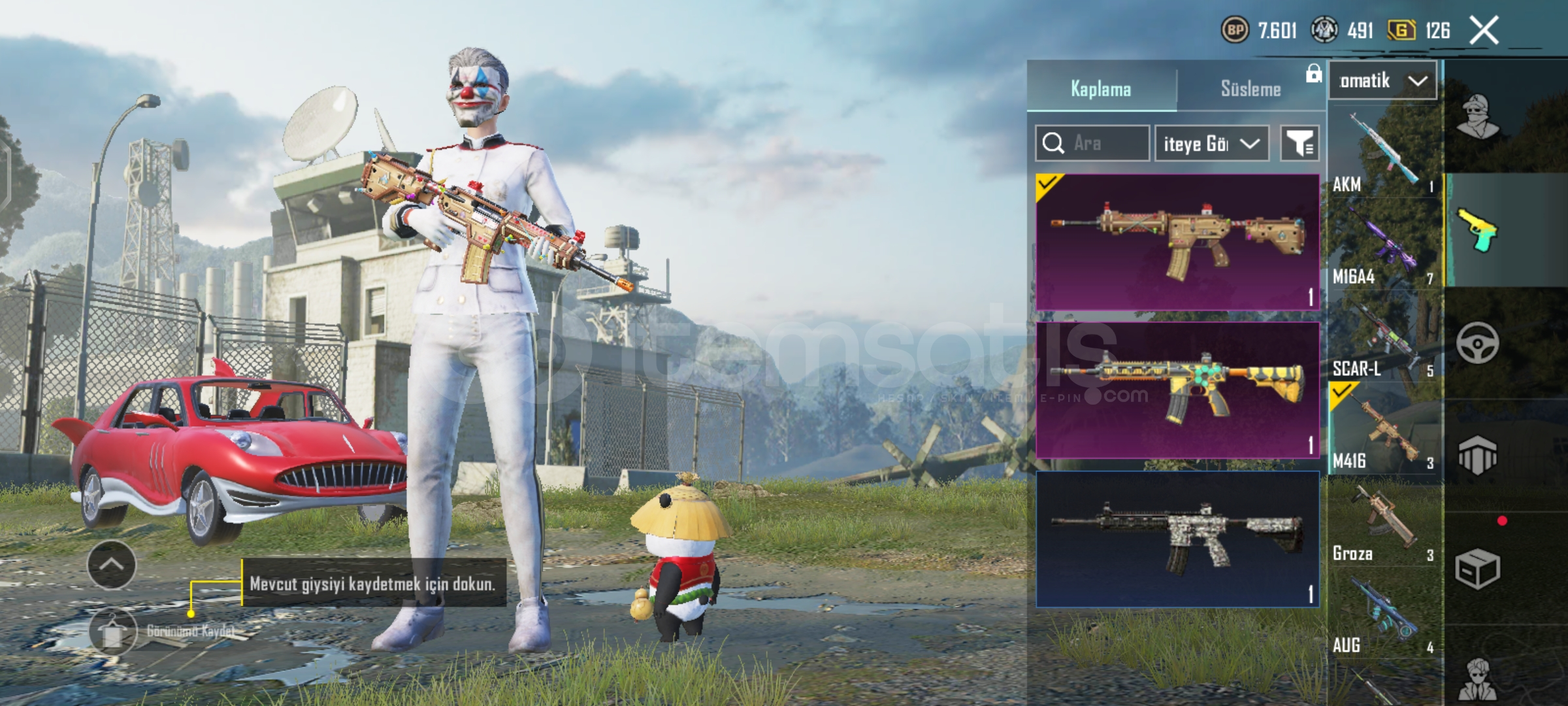
Task: Pick the black digital camo M416 skin
Action: pos(1177,539)
